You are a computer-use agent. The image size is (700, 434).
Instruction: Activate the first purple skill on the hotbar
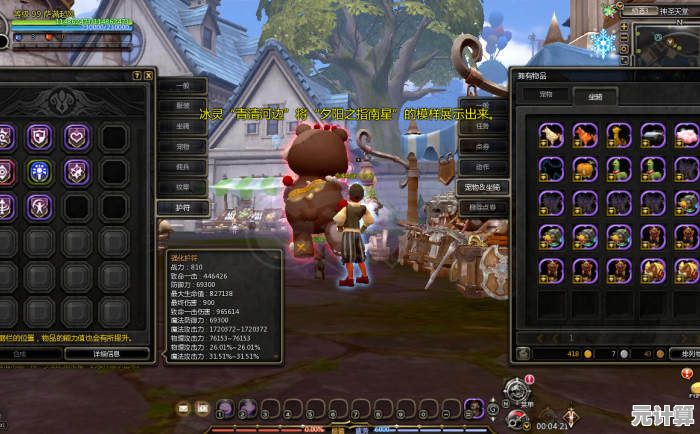coord(225,407)
